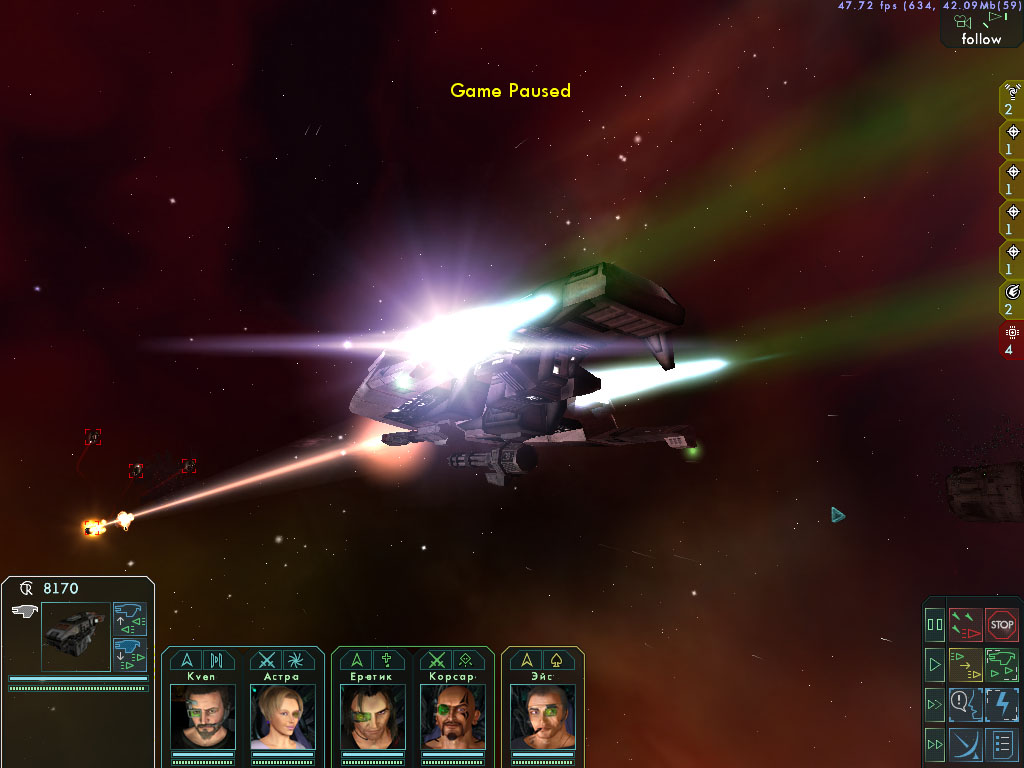
Task: Activate the yellow move-to order icon
Action: [966, 664]
